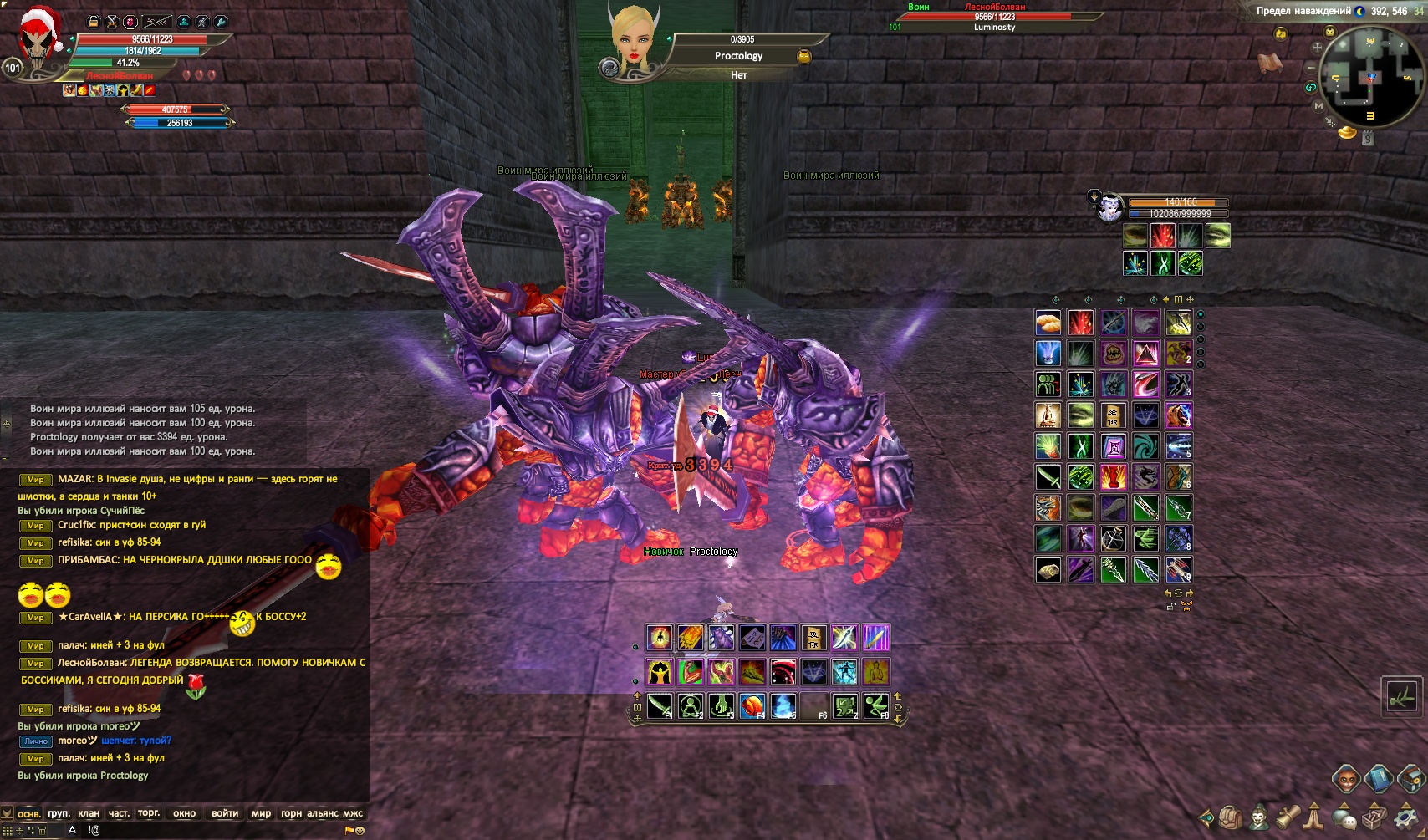The width and height of the screenshot is (1428, 840).
Task: Click the minimap
Action: (1370, 77)
